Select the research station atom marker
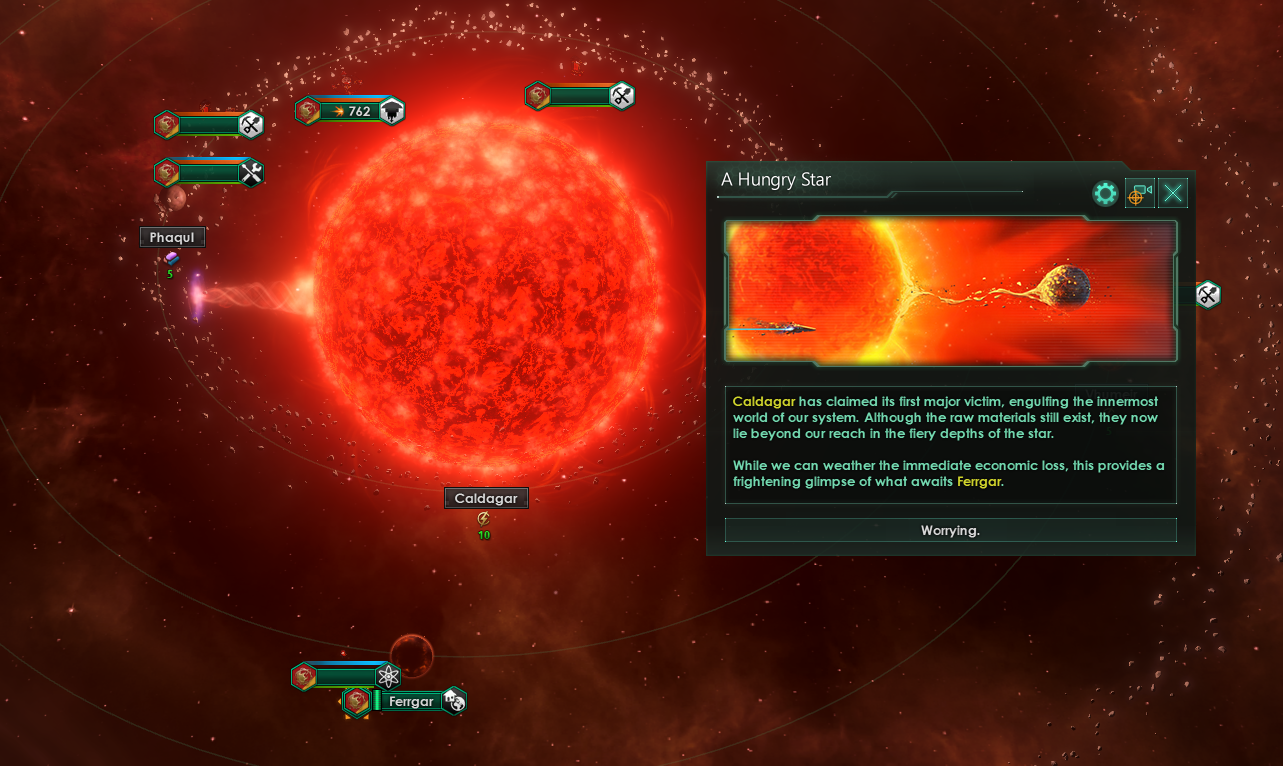1283x766 pixels. pyautogui.click(x=388, y=677)
